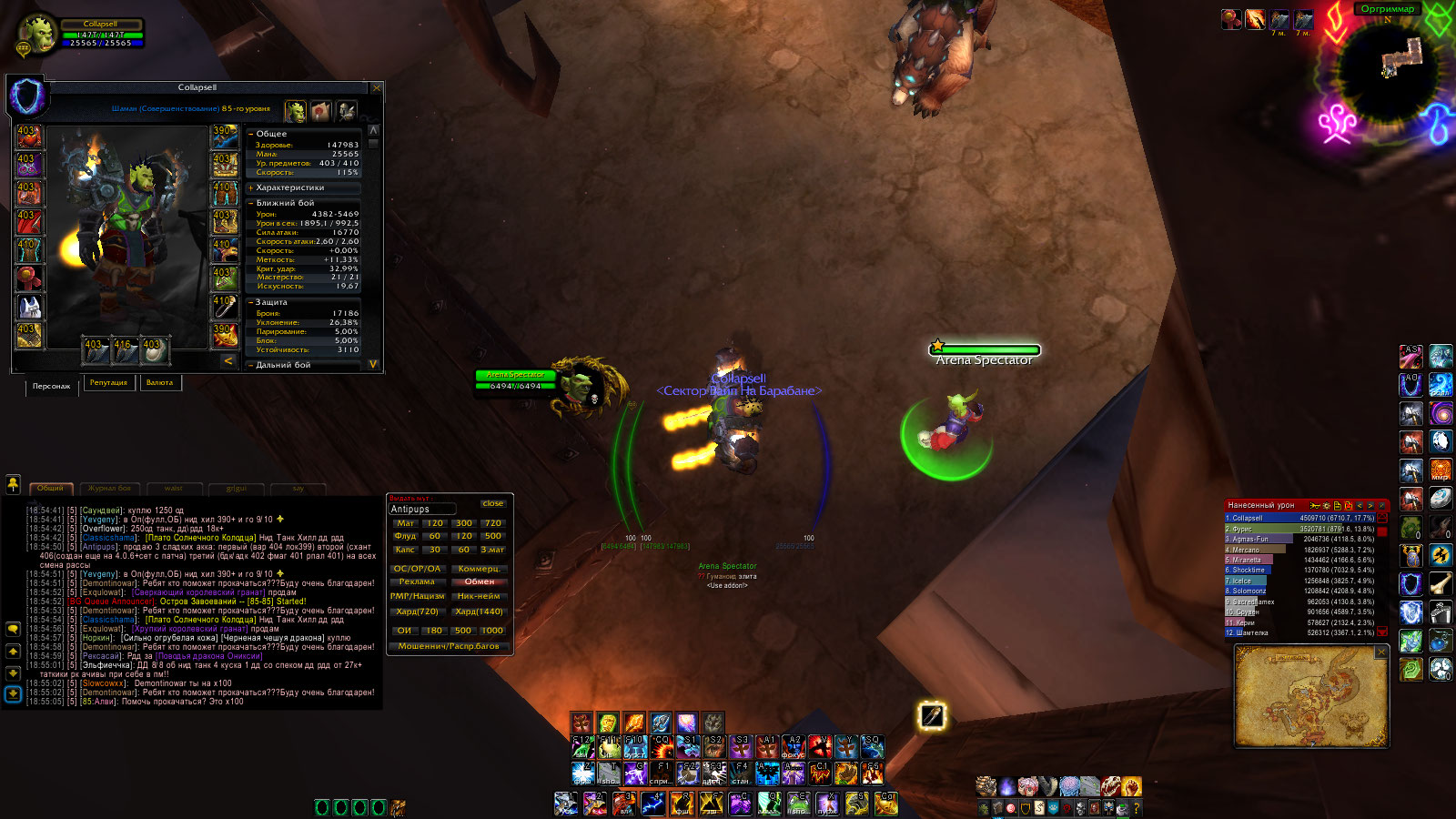This screenshot has width=1456, height=819.
Task: Activate the lightning bolt ability on key 4
Action: pos(652,803)
